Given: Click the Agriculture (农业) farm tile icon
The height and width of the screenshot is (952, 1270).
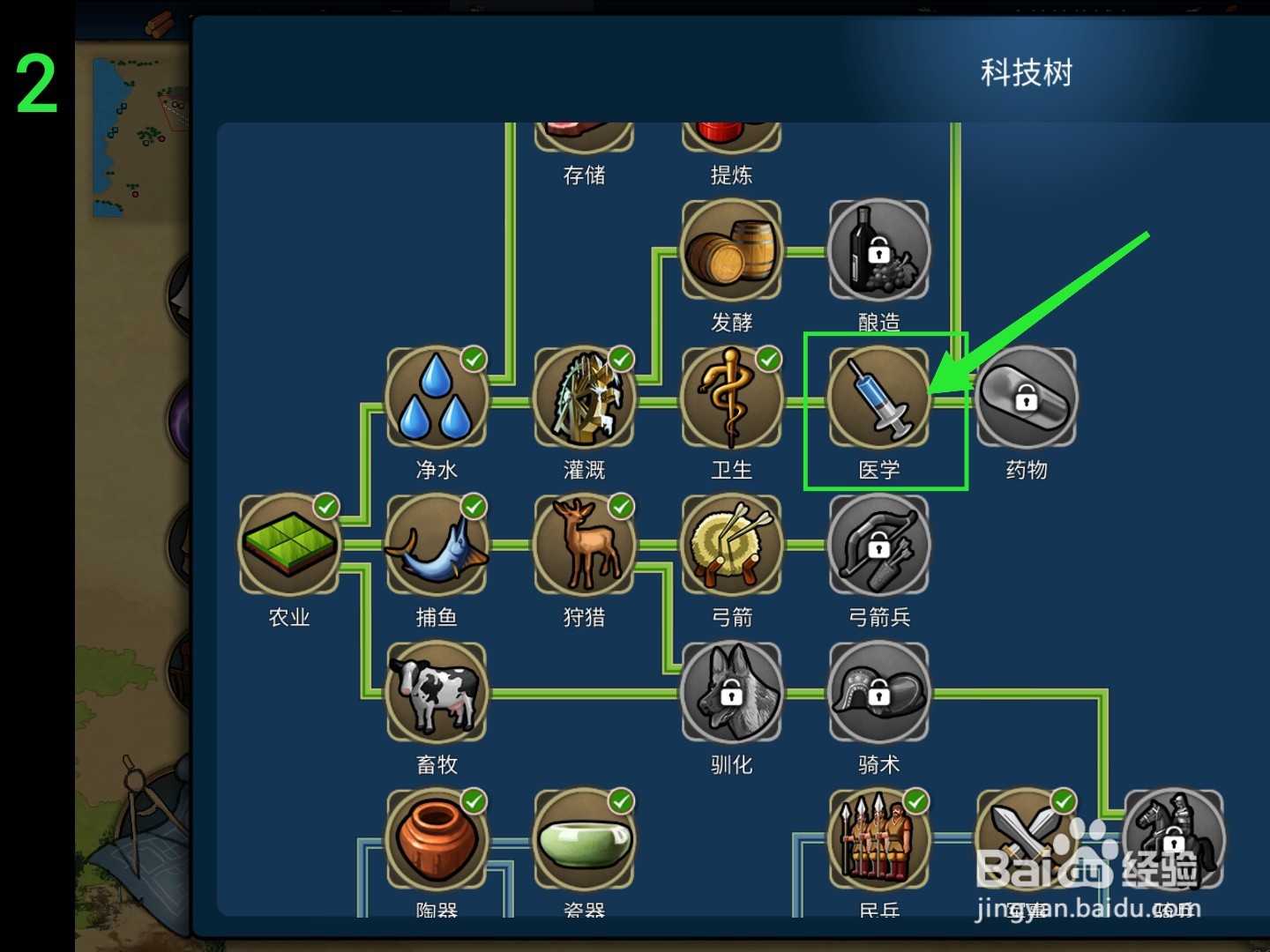Looking at the screenshot, I should [288, 544].
